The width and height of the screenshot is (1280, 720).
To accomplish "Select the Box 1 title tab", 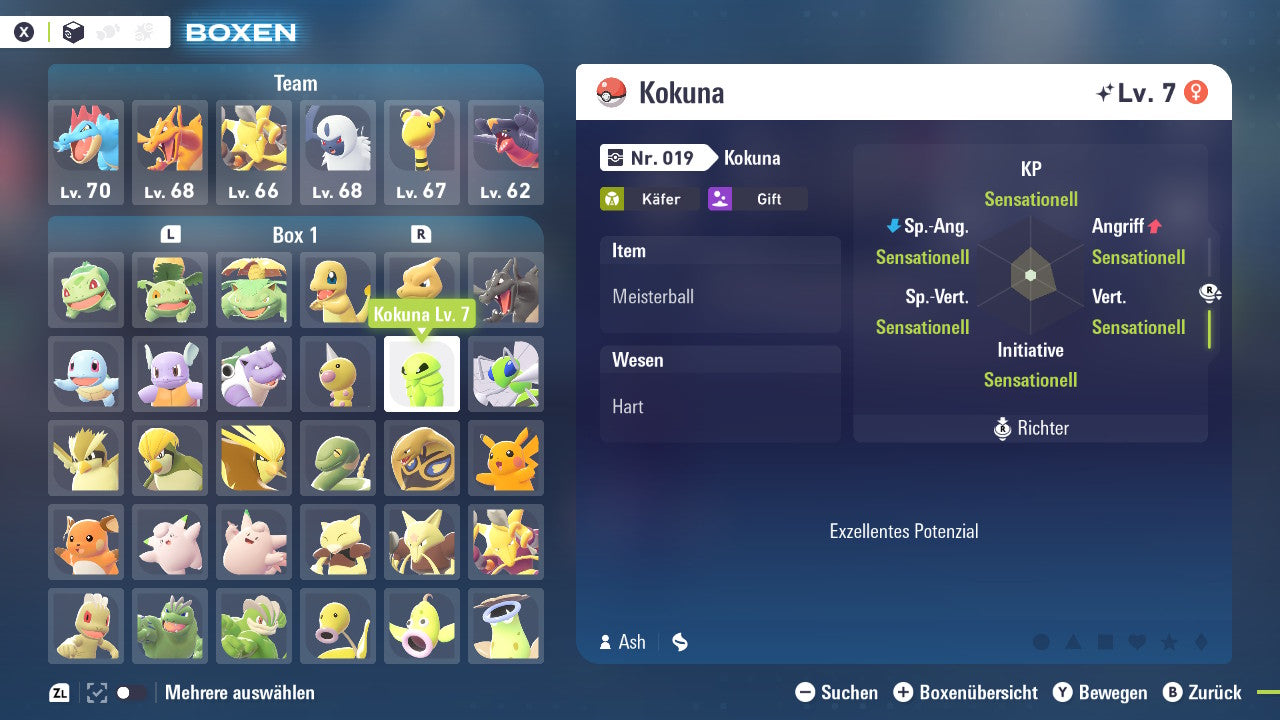I will [296, 234].
